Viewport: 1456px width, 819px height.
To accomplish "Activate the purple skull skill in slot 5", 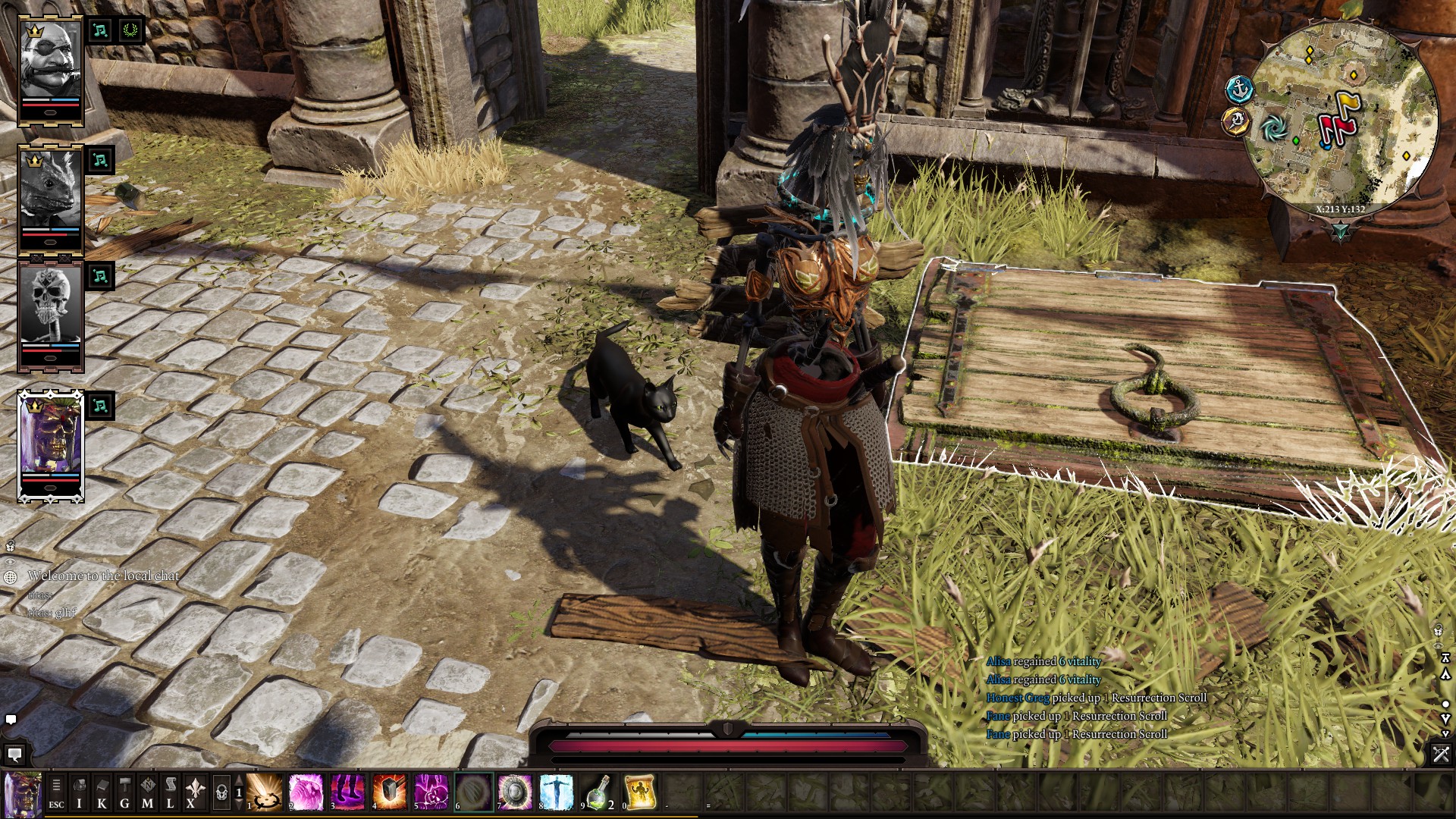I will (431, 792).
